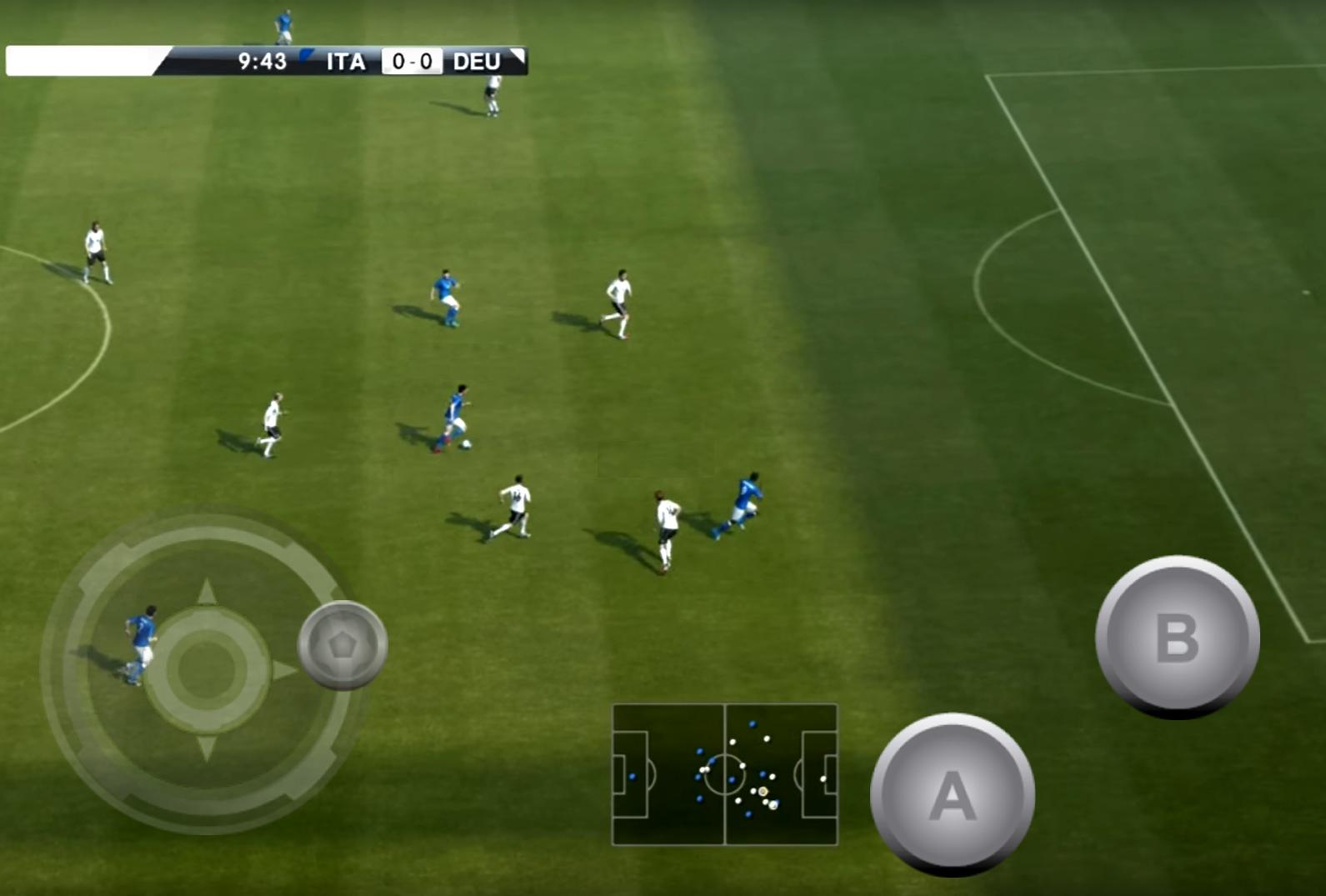This screenshot has height=896, width=1326.
Task: Click the pitch radar minimap
Action: (724, 774)
